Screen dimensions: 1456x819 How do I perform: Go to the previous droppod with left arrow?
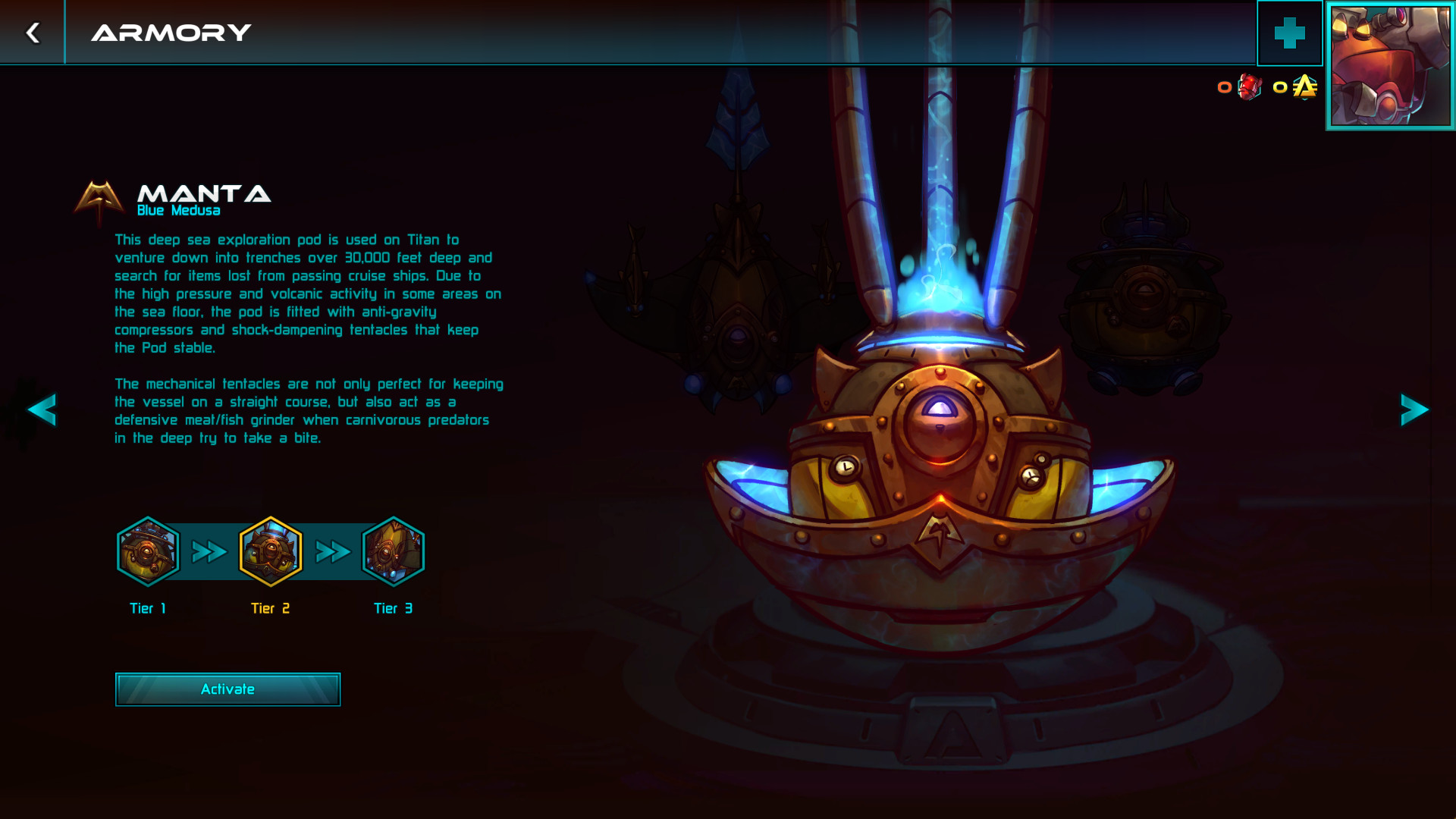(43, 410)
